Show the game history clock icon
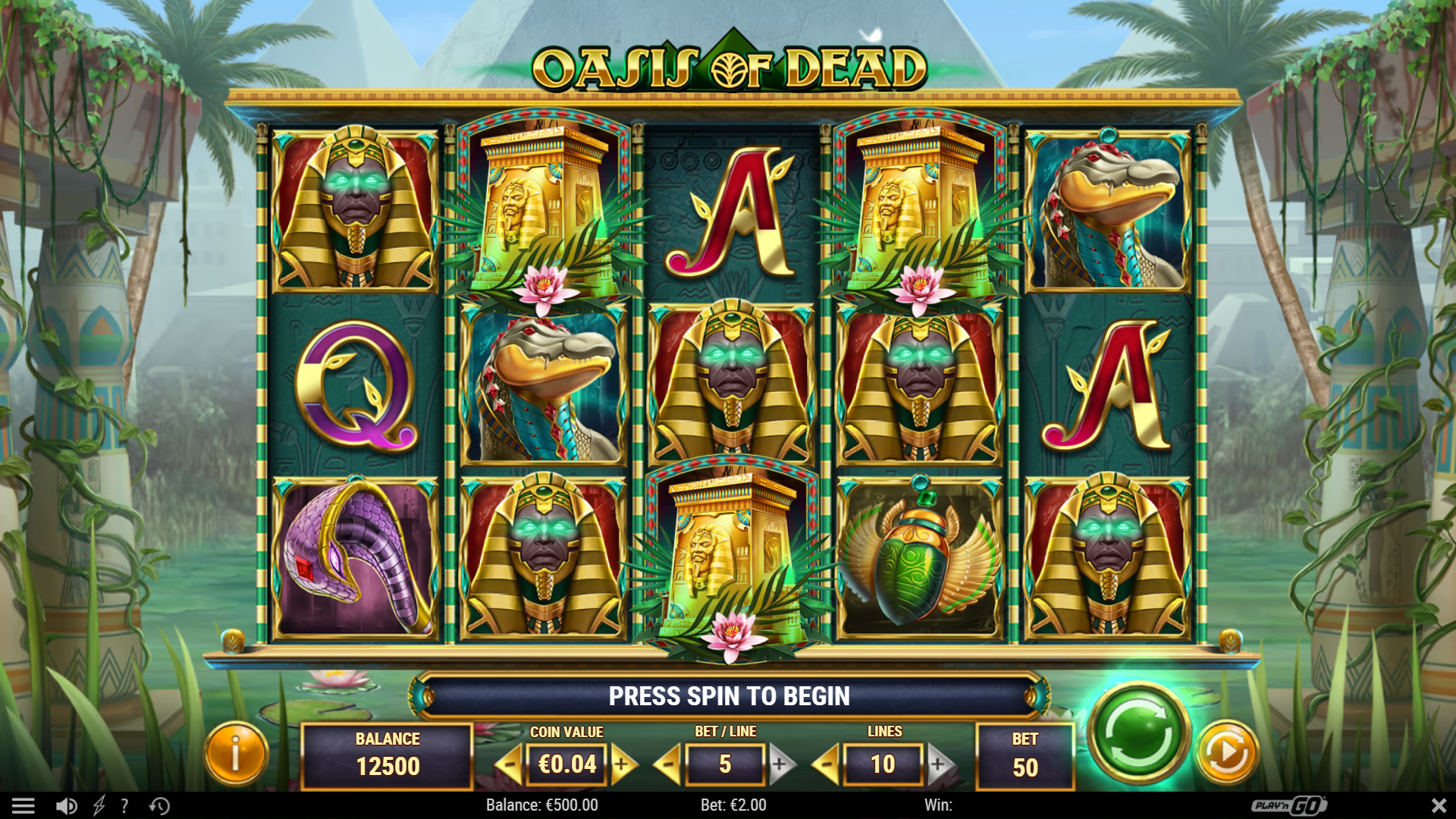This screenshot has width=1456, height=819. pos(159,805)
